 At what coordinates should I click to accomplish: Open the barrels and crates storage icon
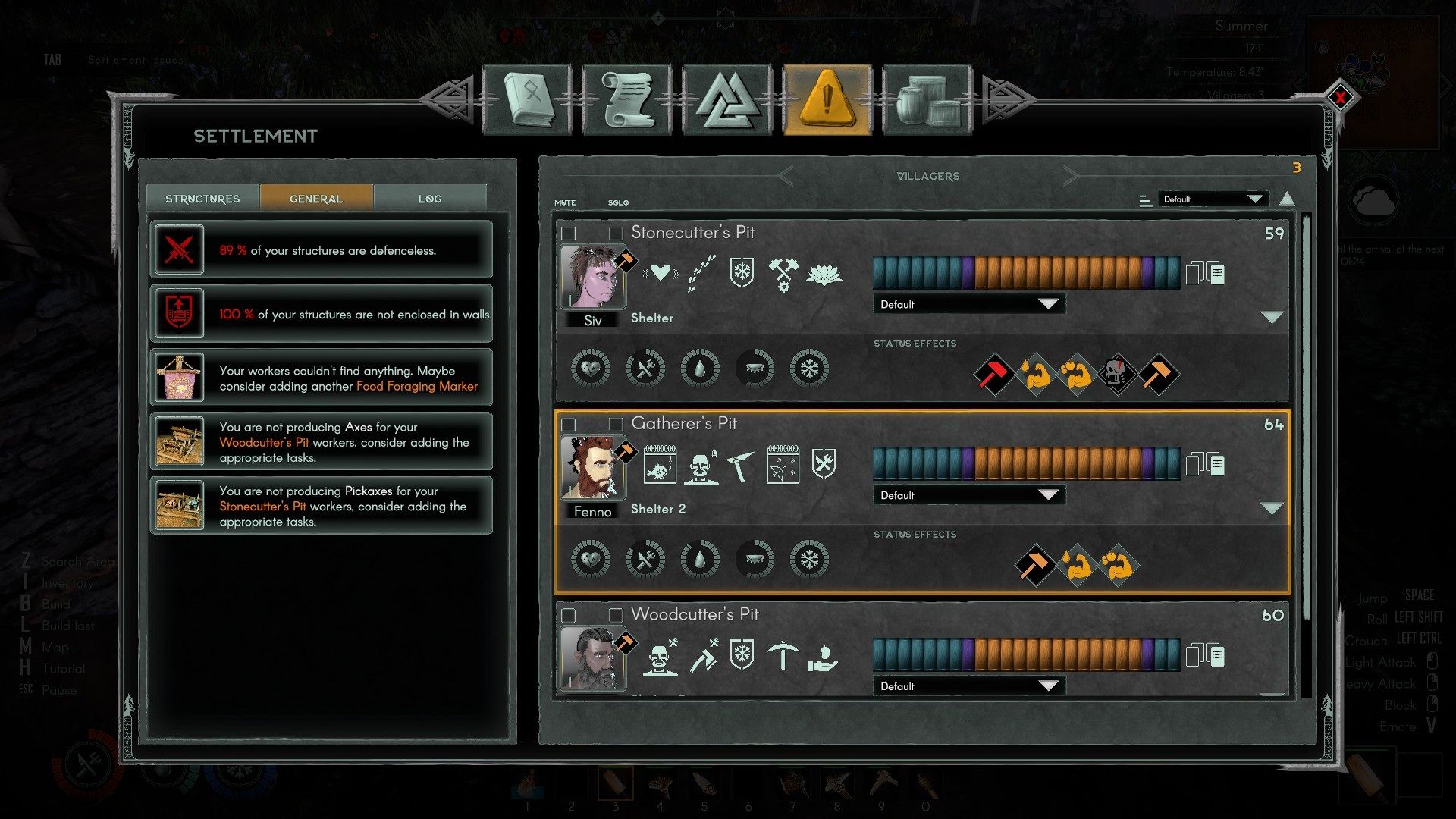(x=927, y=99)
